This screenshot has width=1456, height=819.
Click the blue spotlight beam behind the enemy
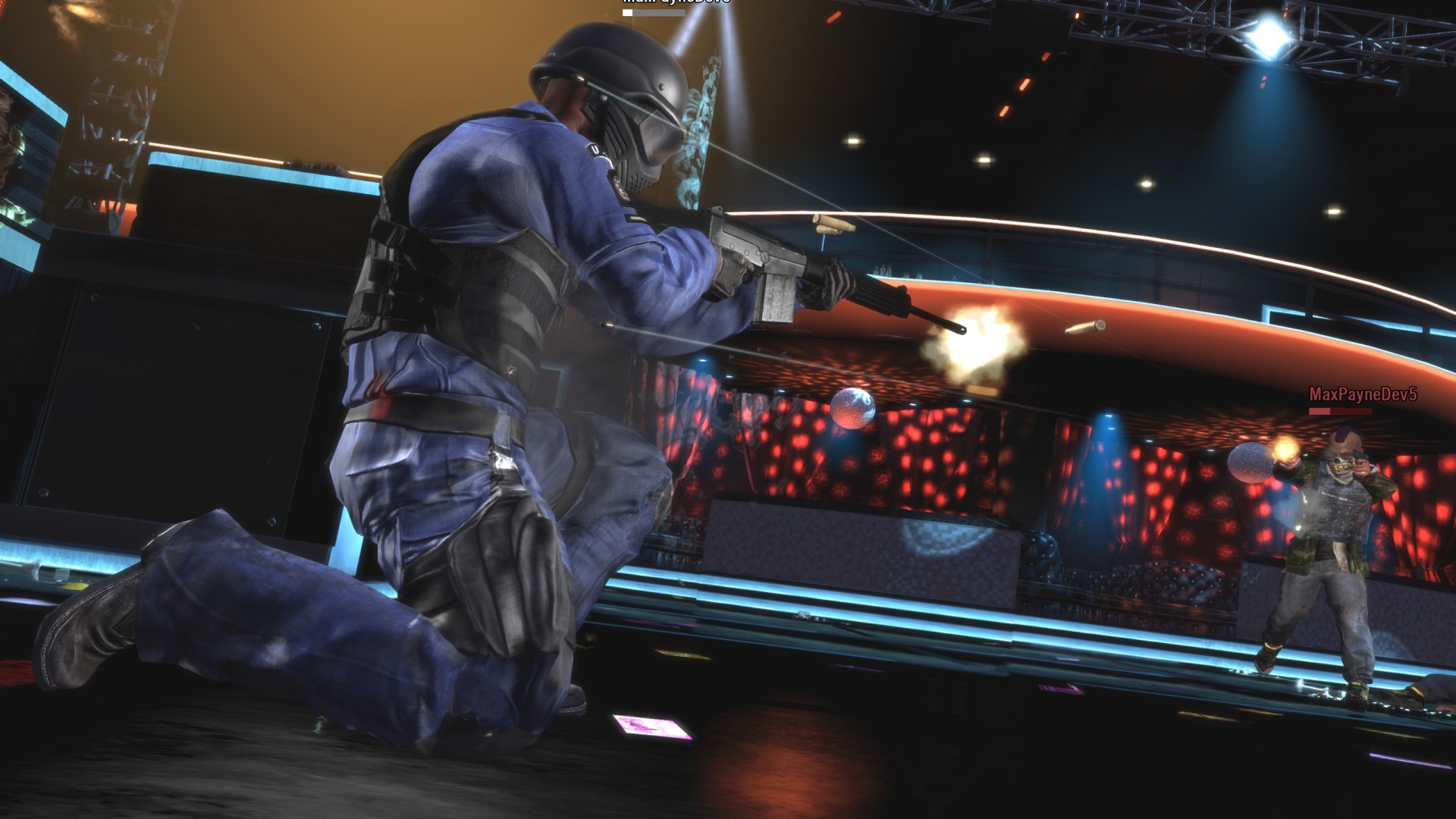tap(1107, 447)
